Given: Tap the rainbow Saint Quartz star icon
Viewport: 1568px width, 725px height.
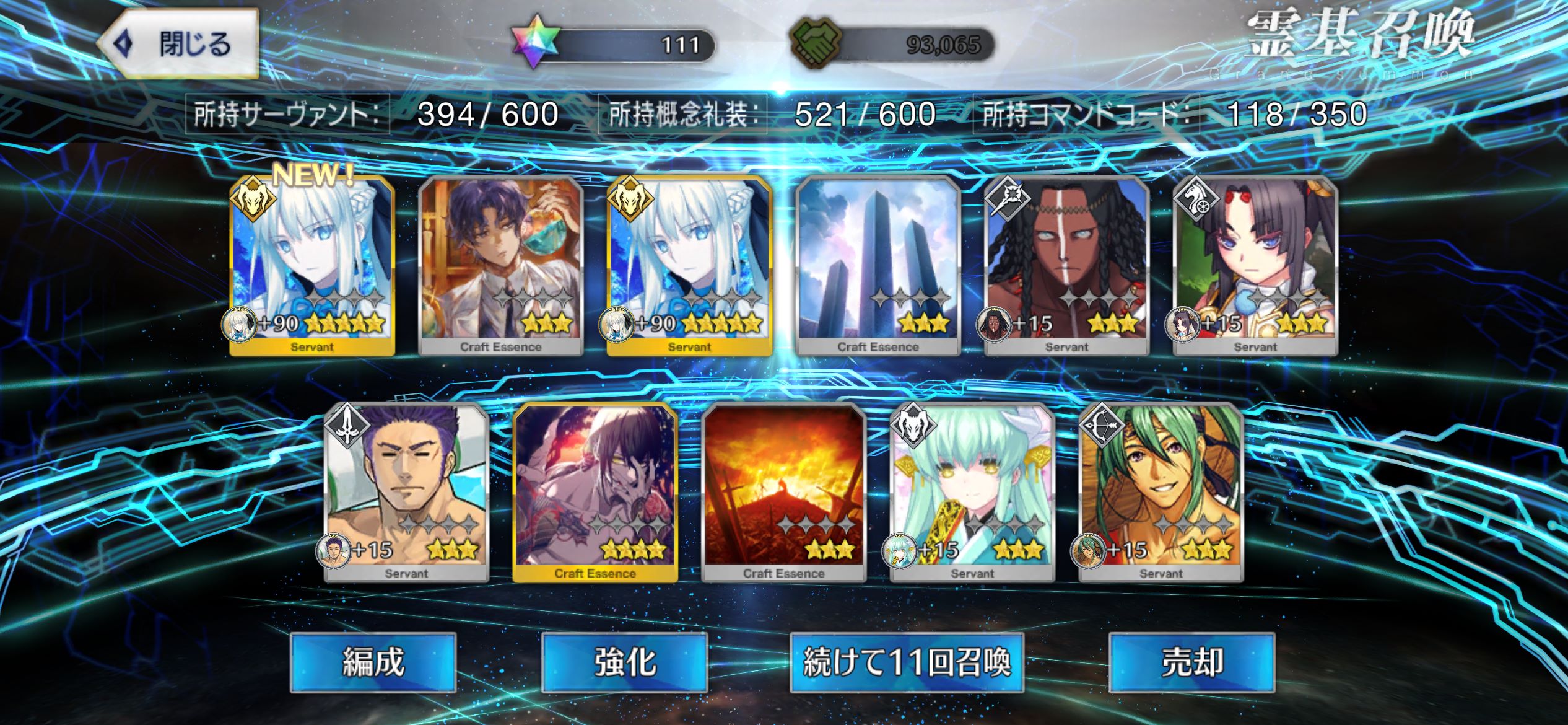Looking at the screenshot, I should tap(535, 43).
